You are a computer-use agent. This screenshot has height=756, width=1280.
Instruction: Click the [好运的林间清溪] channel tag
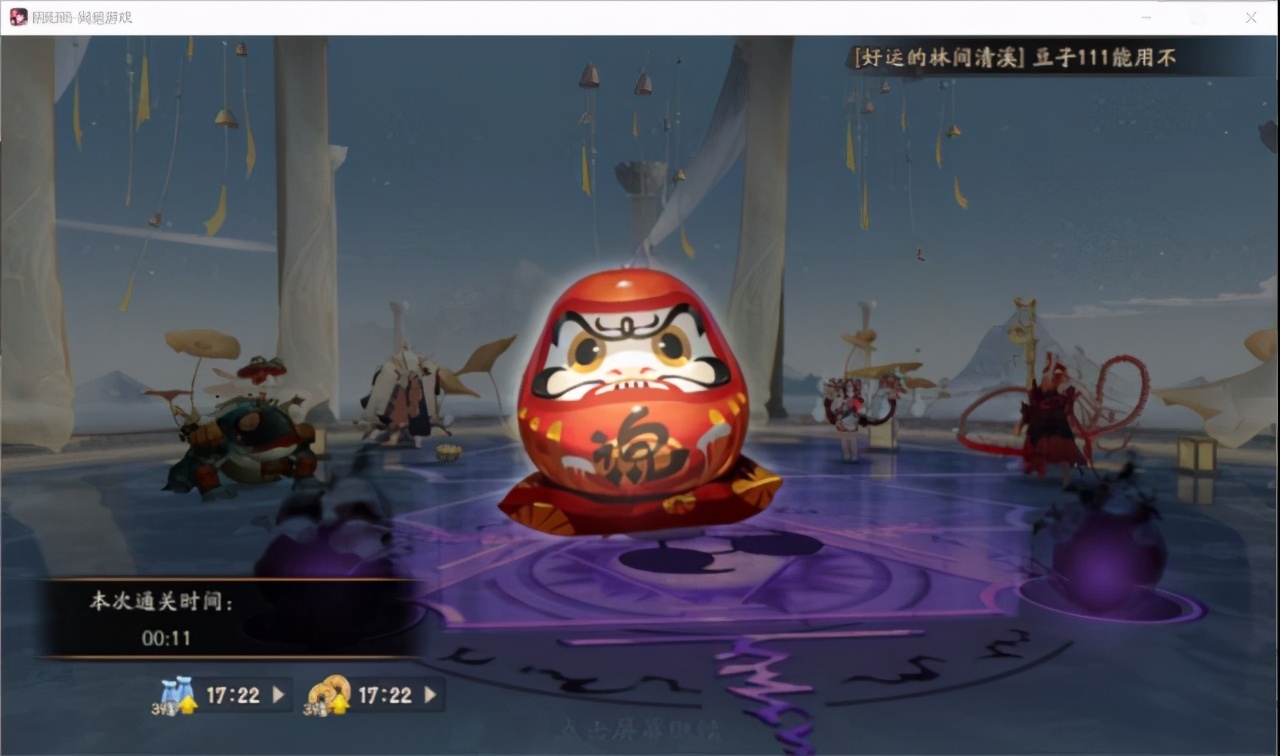click(x=941, y=58)
